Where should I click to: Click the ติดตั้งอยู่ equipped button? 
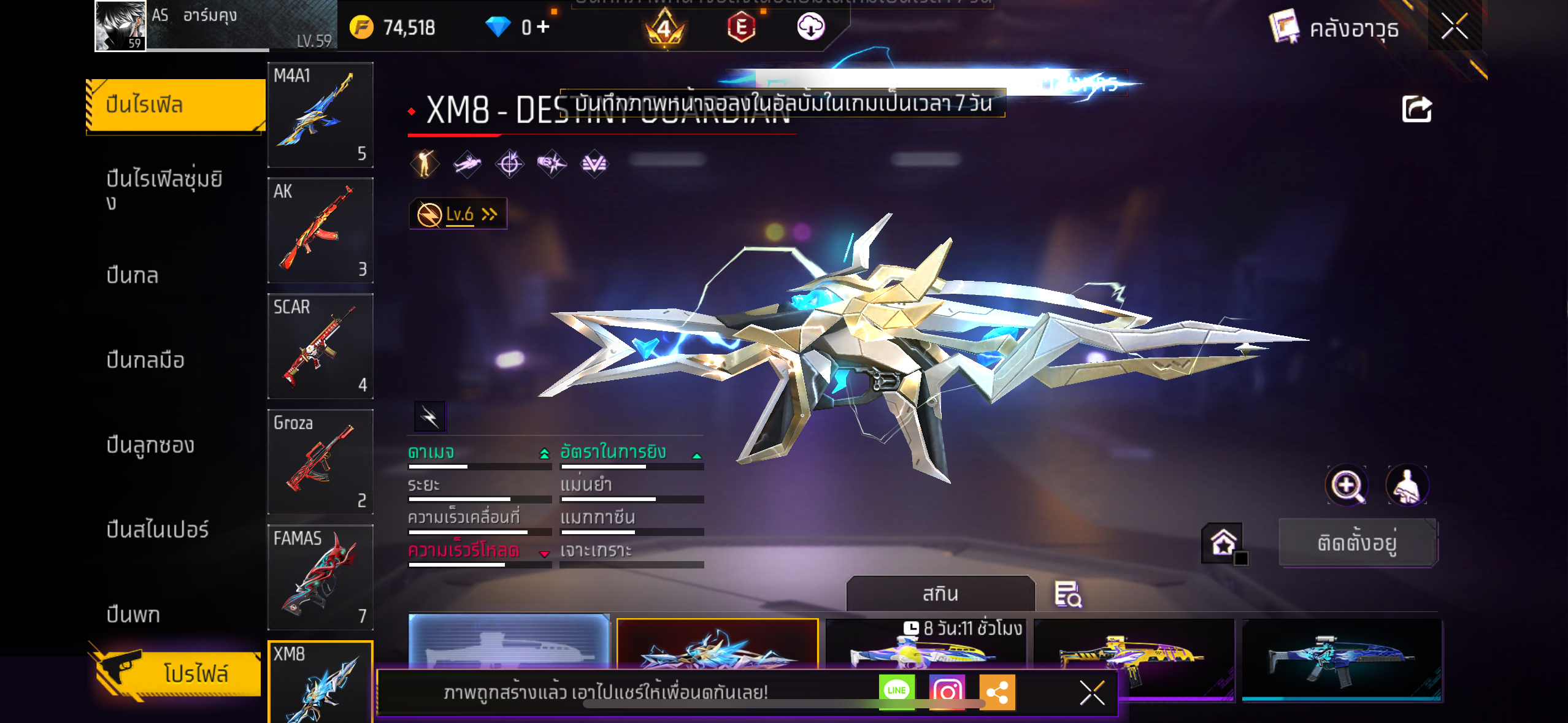coord(1357,542)
